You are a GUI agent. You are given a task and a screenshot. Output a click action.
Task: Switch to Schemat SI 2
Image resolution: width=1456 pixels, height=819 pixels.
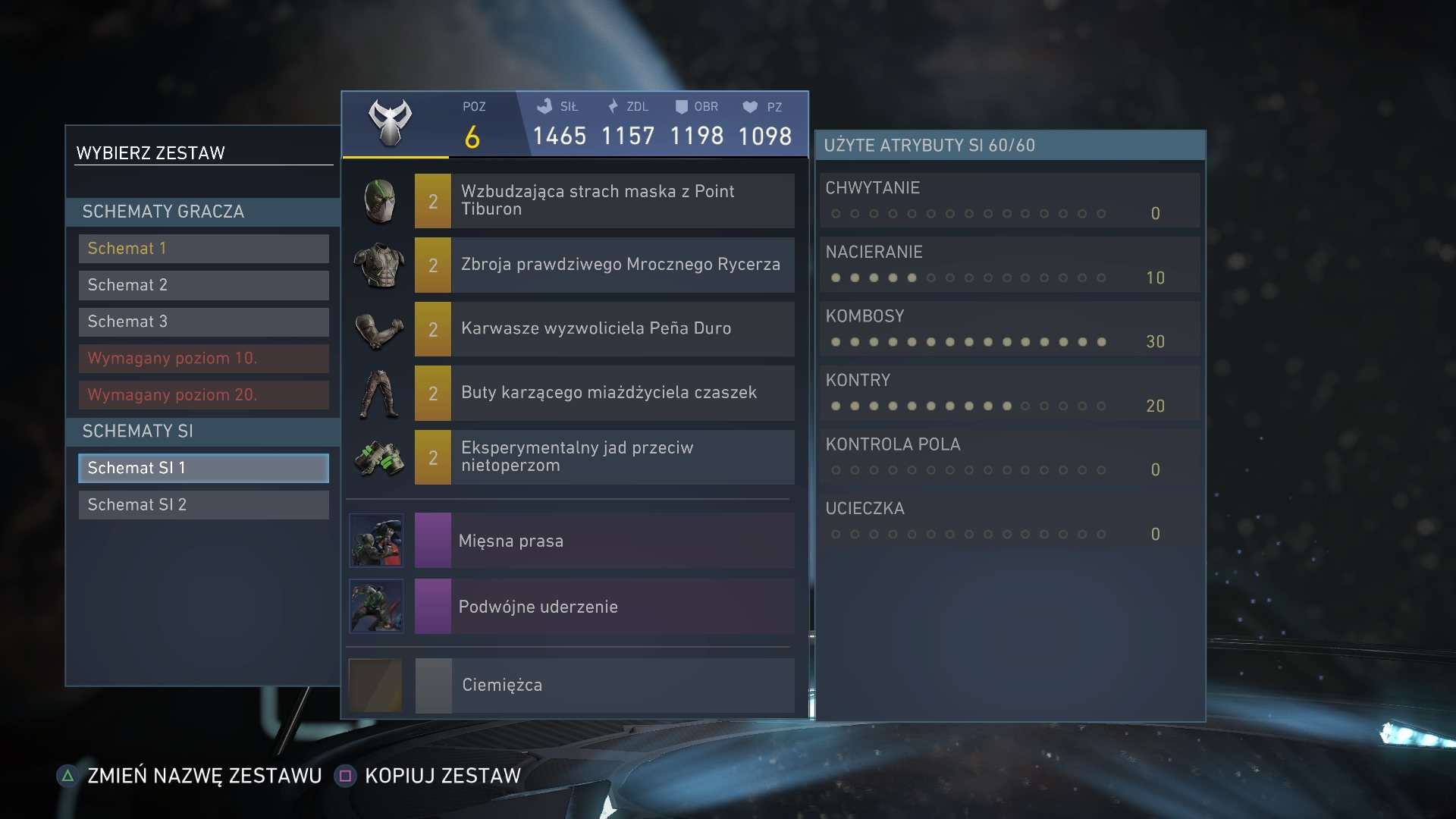click(202, 504)
